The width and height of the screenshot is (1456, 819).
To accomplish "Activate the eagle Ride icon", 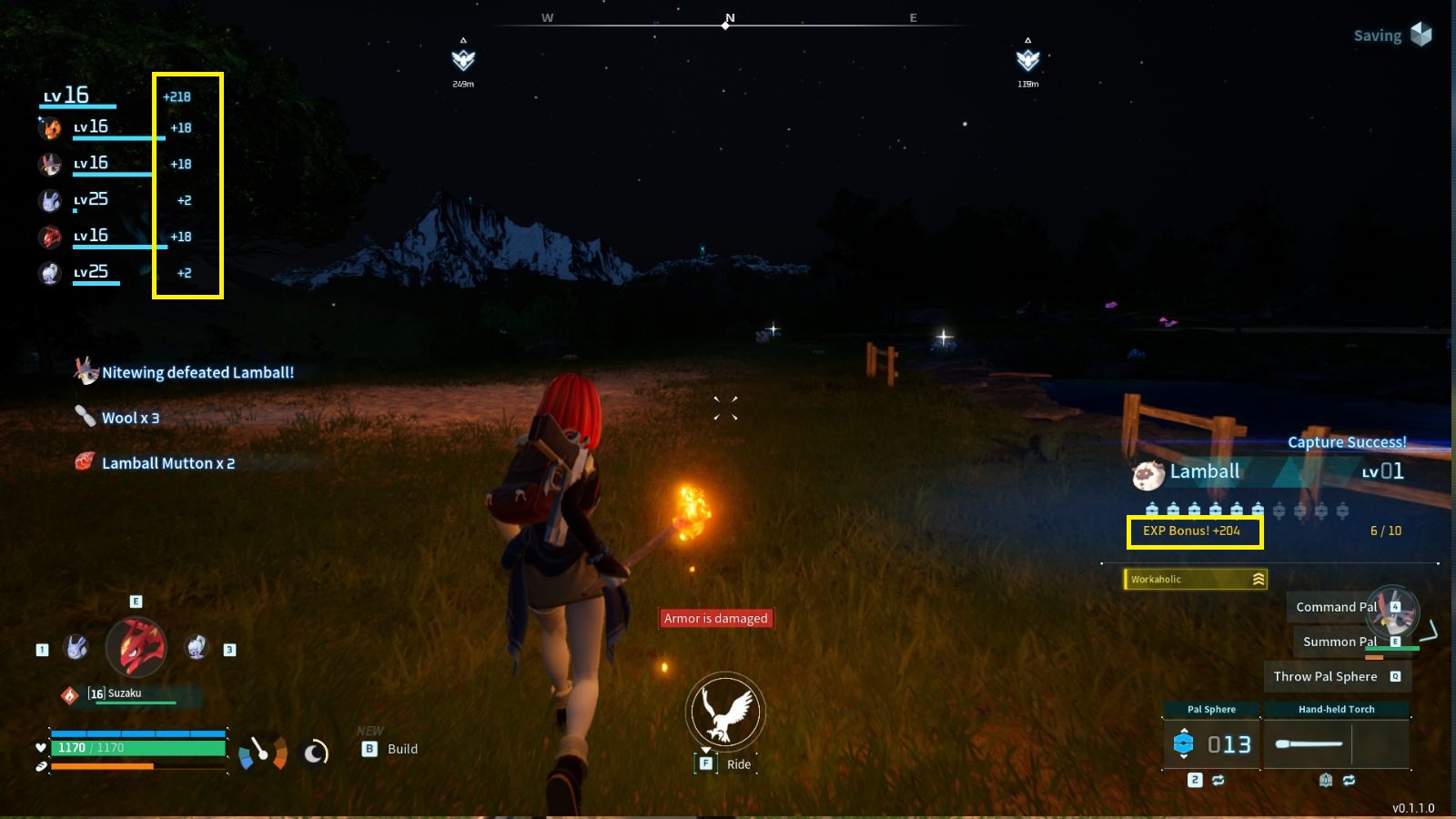I will point(725,713).
